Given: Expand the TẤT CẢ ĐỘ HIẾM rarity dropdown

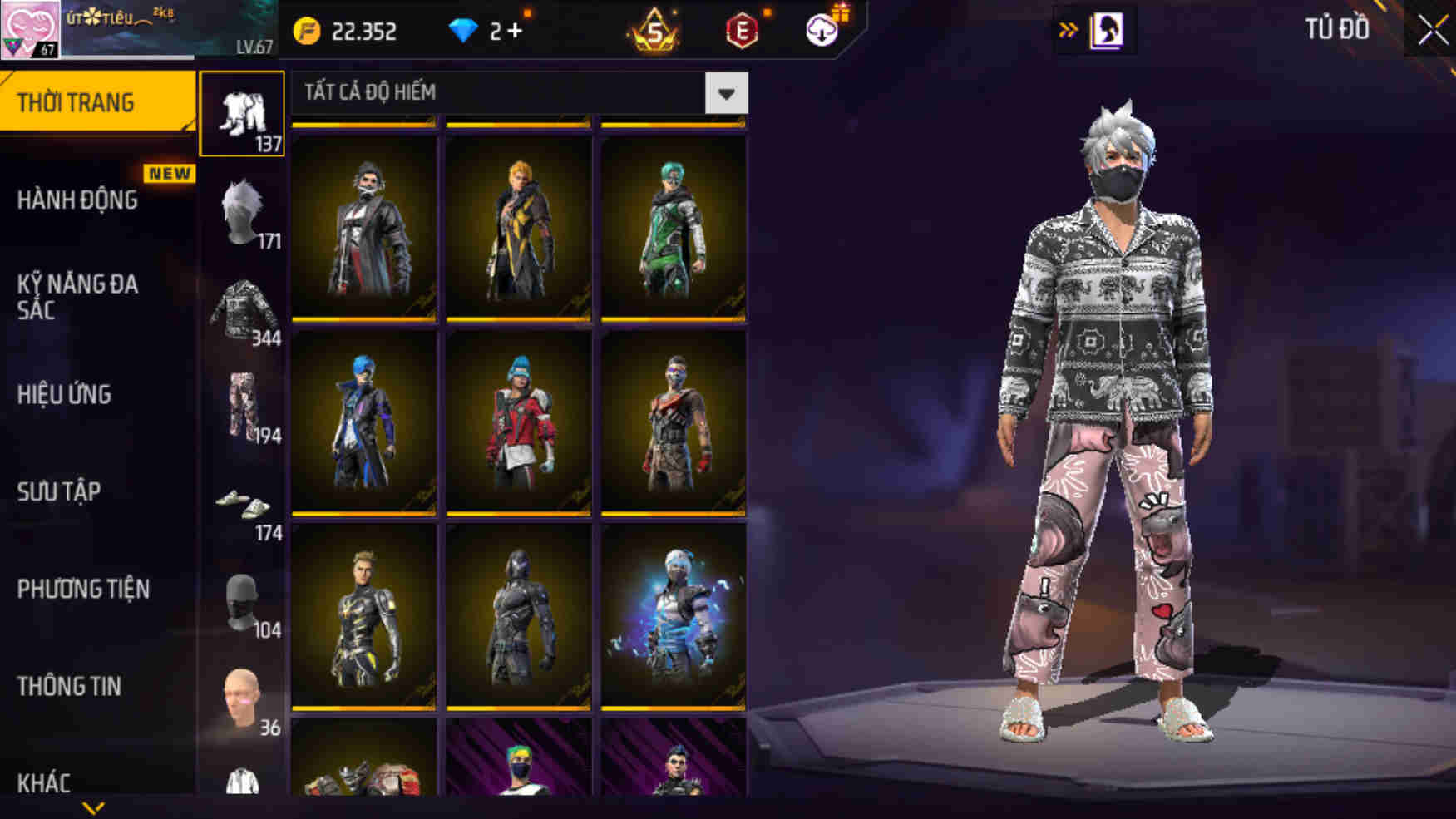Looking at the screenshot, I should coord(725,93).
